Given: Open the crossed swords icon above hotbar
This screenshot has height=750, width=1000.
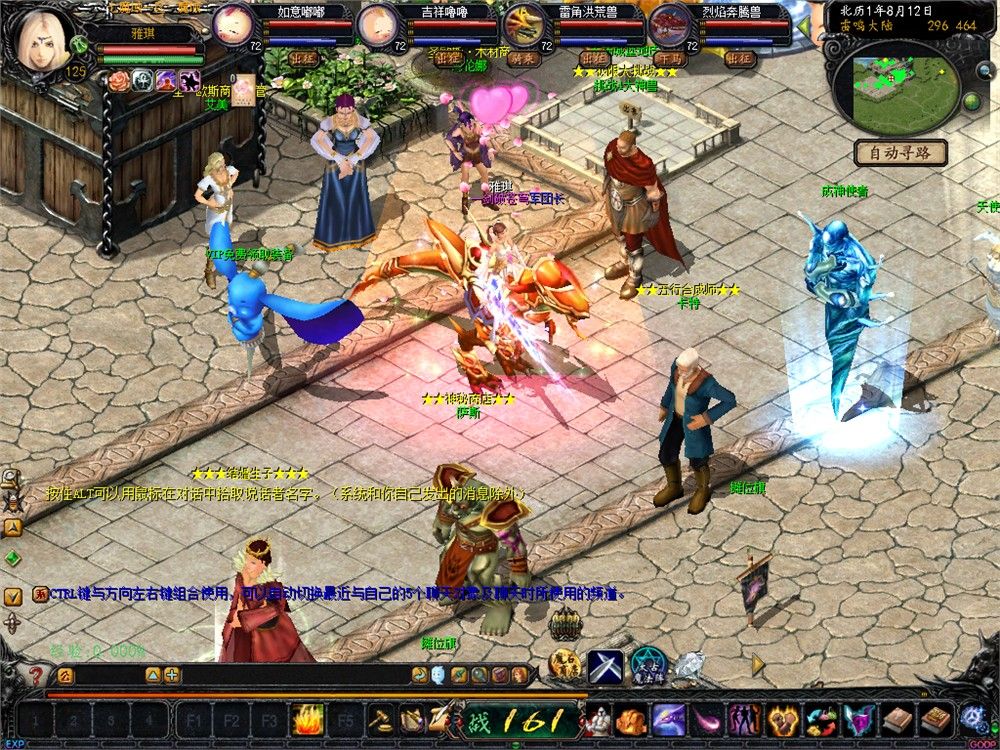Looking at the screenshot, I should pos(605,666).
